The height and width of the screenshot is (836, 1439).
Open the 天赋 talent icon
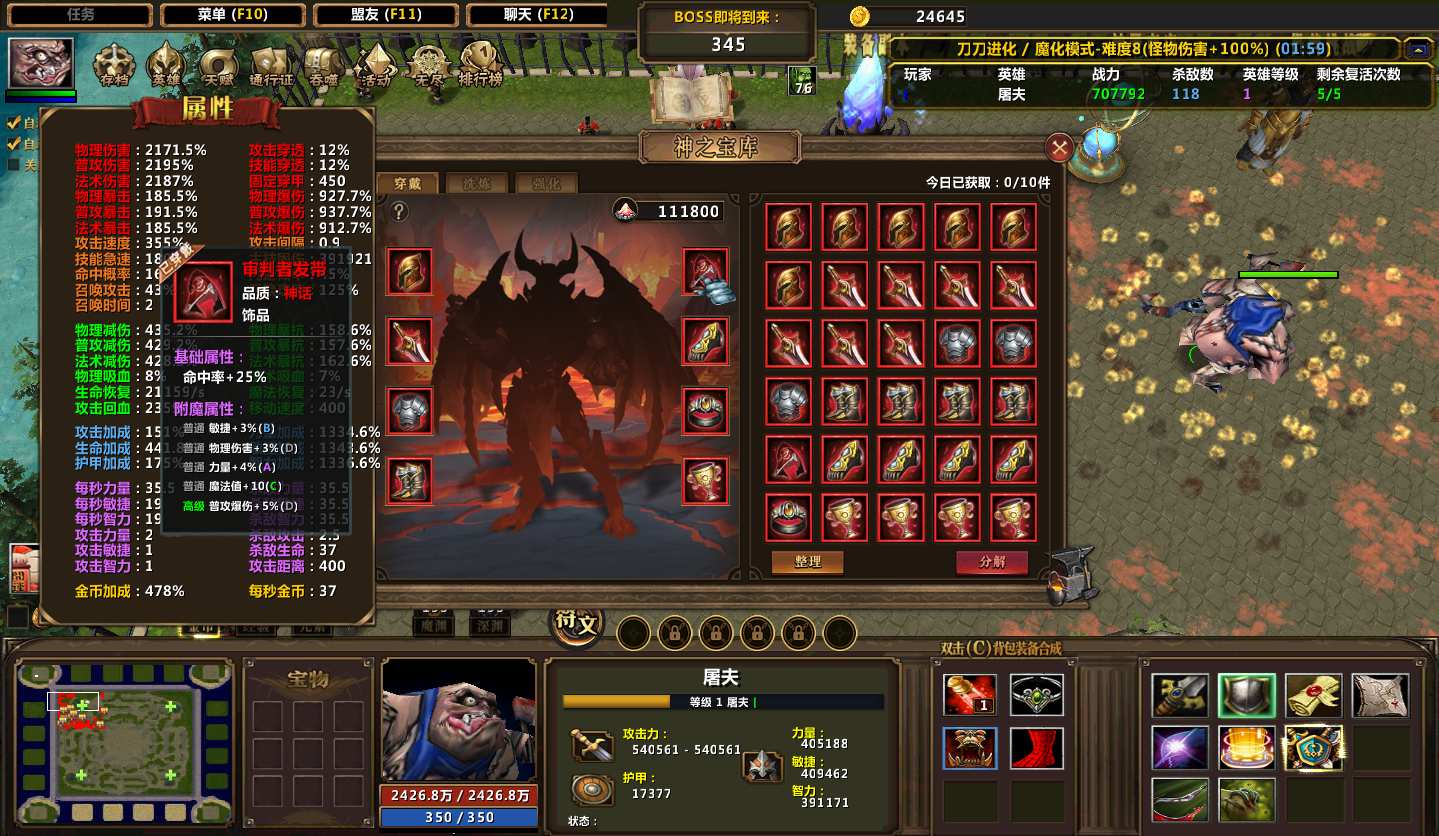pyautogui.click(x=218, y=66)
